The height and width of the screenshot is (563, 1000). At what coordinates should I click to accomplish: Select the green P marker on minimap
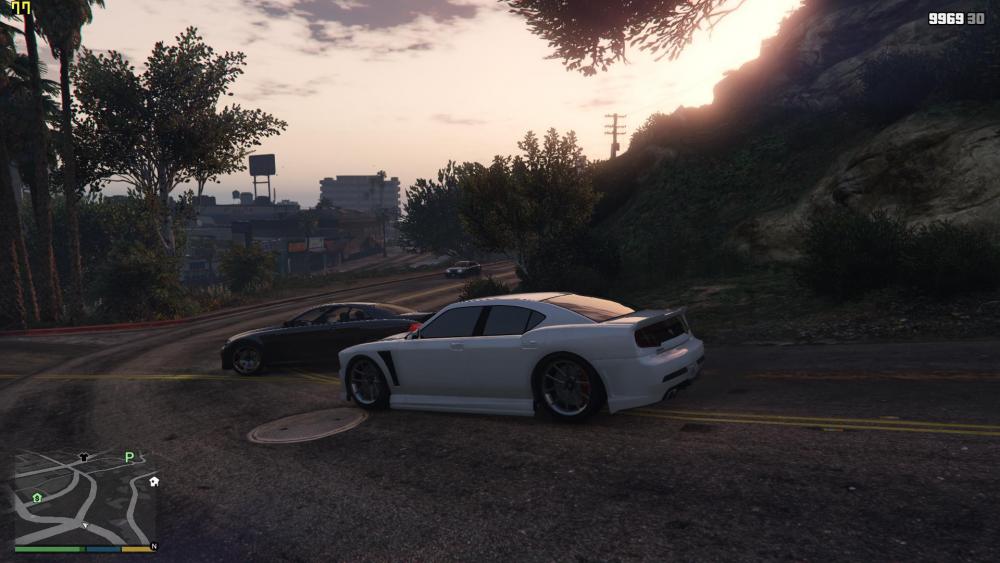(129, 457)
